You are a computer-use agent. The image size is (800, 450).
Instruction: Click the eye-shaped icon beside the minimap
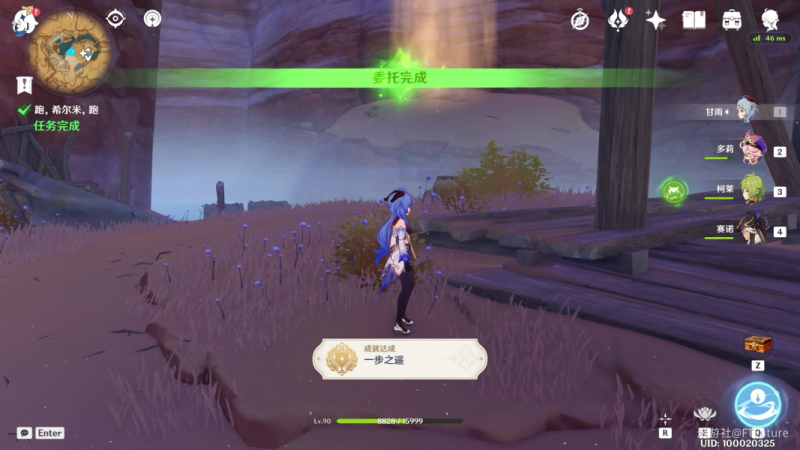(x=116, y=18)
